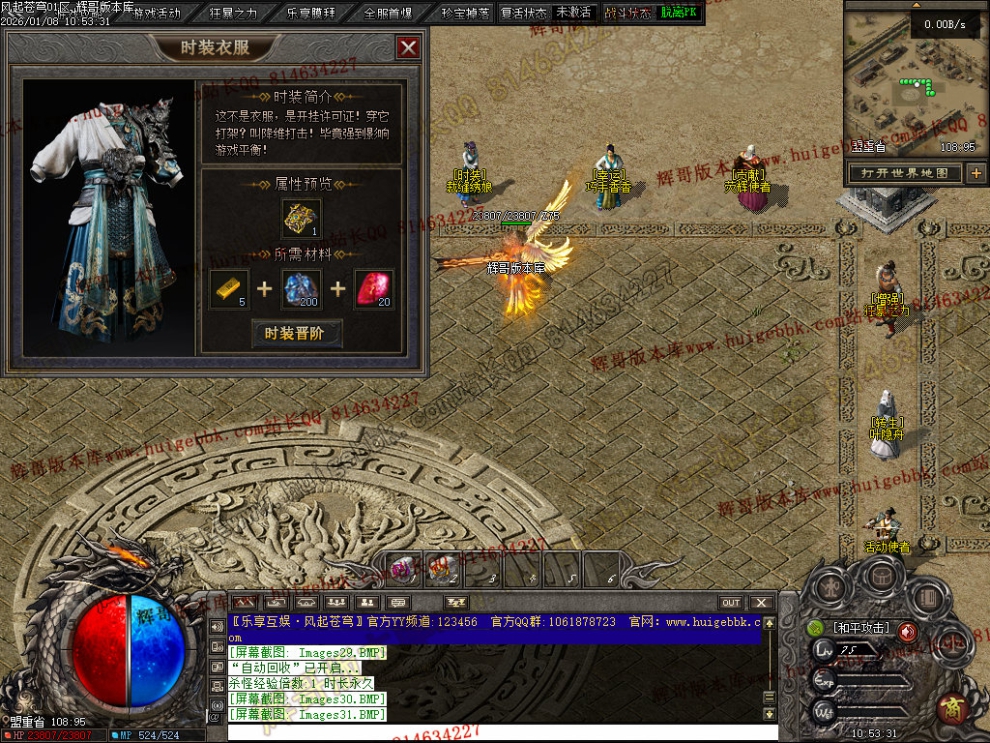Open the 狂暴之力 menu

click(x=234, y=13)
